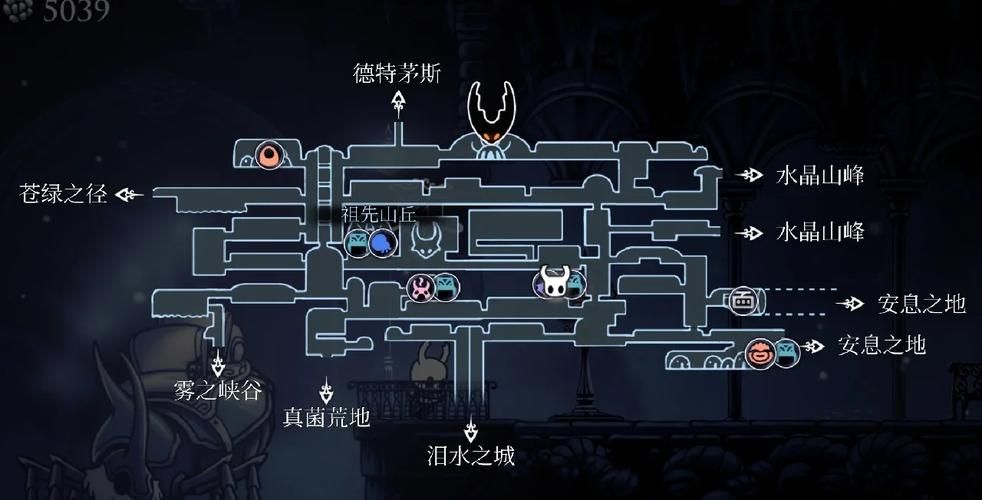Select the blue lifeblood cocoon marker
Image resolution: width=982 pixels, height=500 pixels.
click(x=380, y=243)
